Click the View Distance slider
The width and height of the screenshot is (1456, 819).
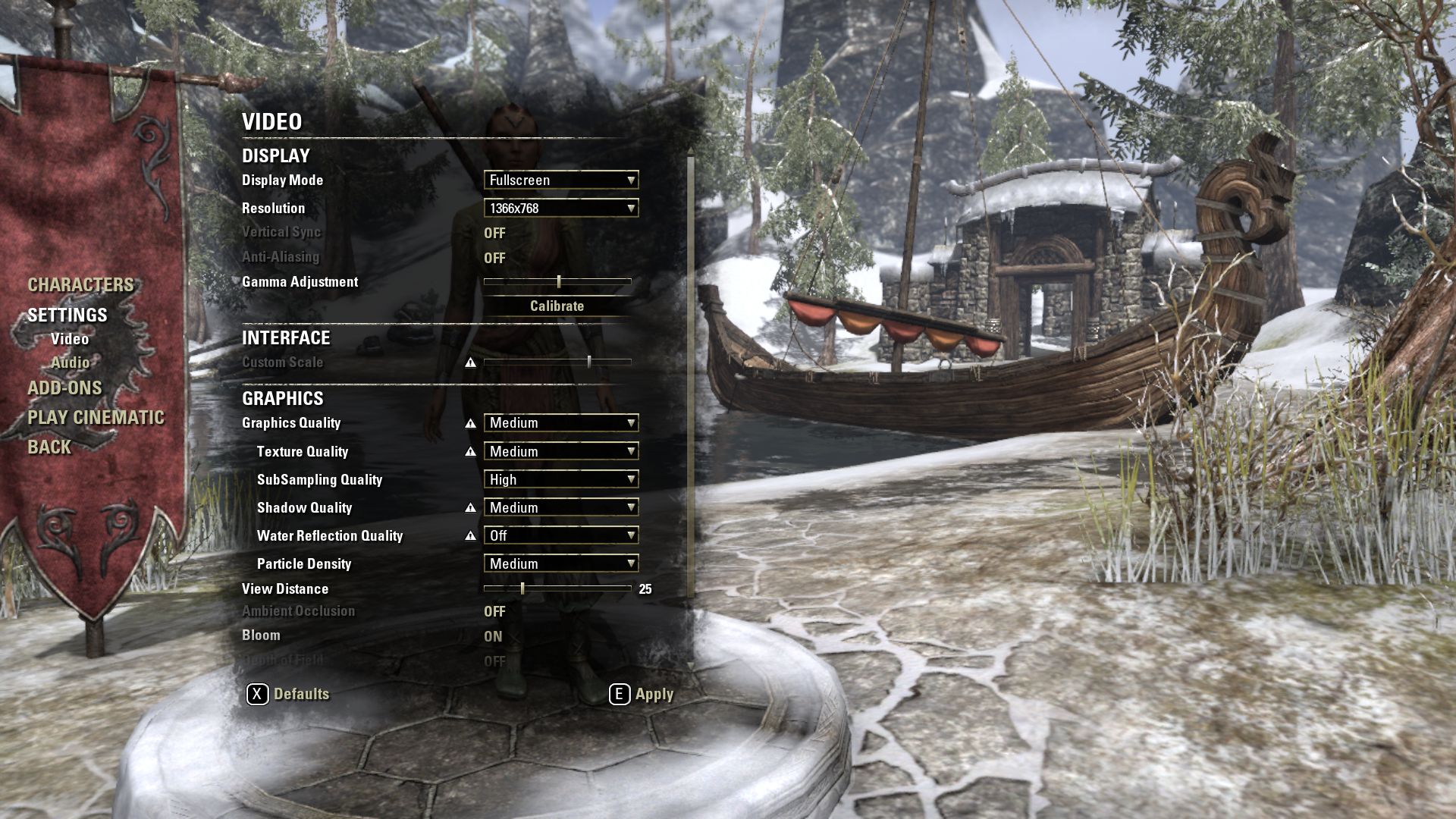click(x=557, y=588)
